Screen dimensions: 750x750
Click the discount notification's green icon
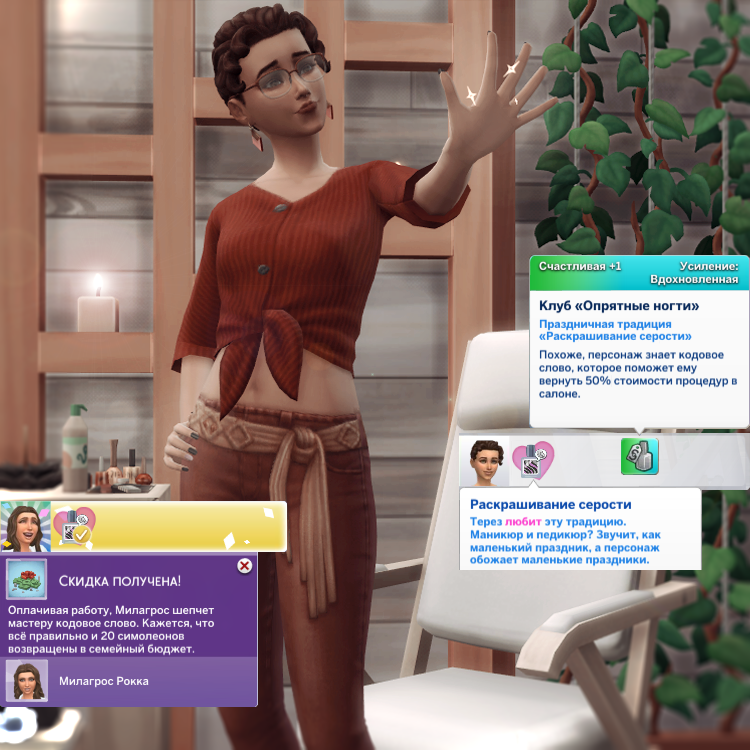[x=26, y=579]
